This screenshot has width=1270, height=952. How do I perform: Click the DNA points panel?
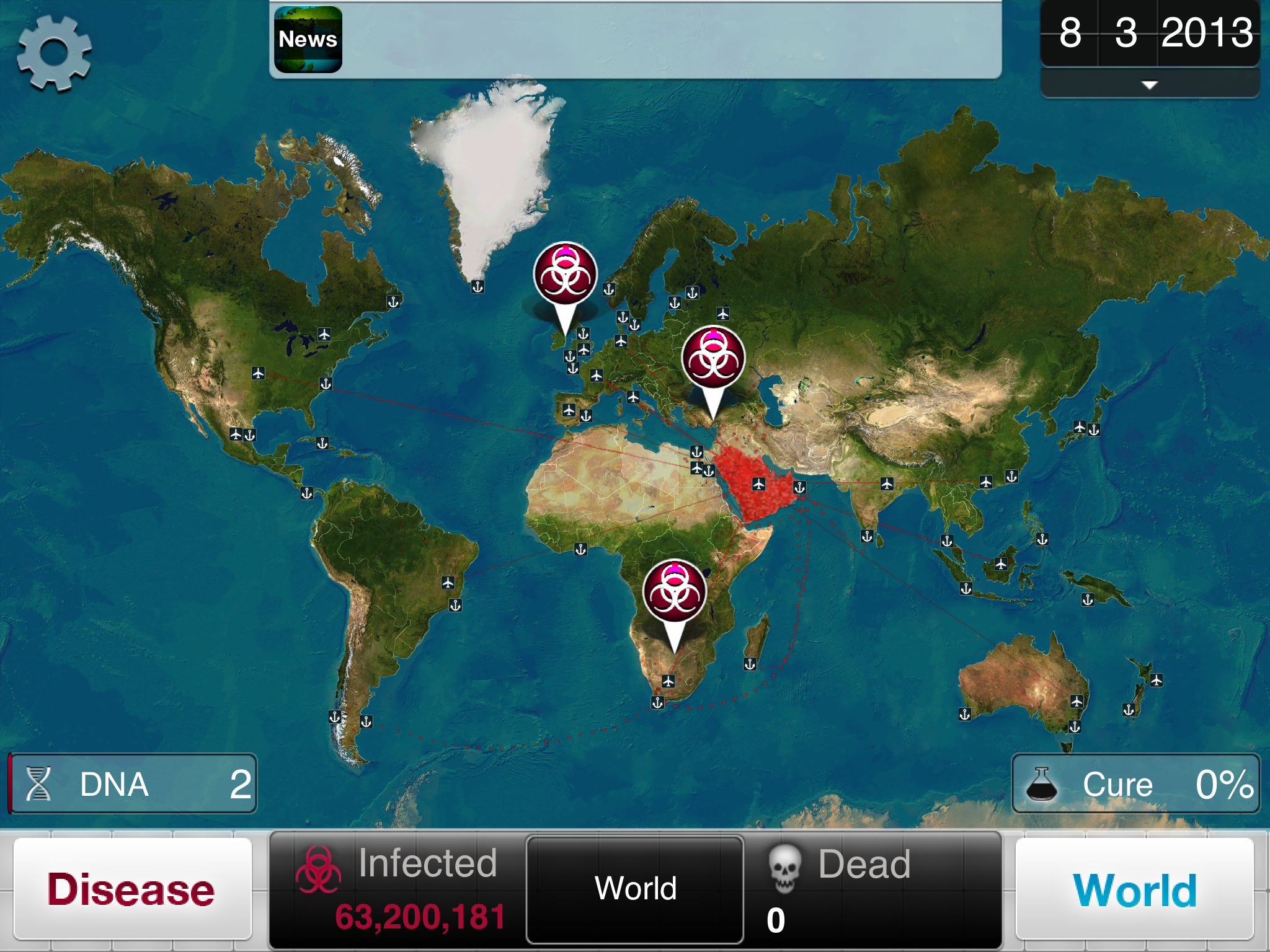tap(133, 783)
